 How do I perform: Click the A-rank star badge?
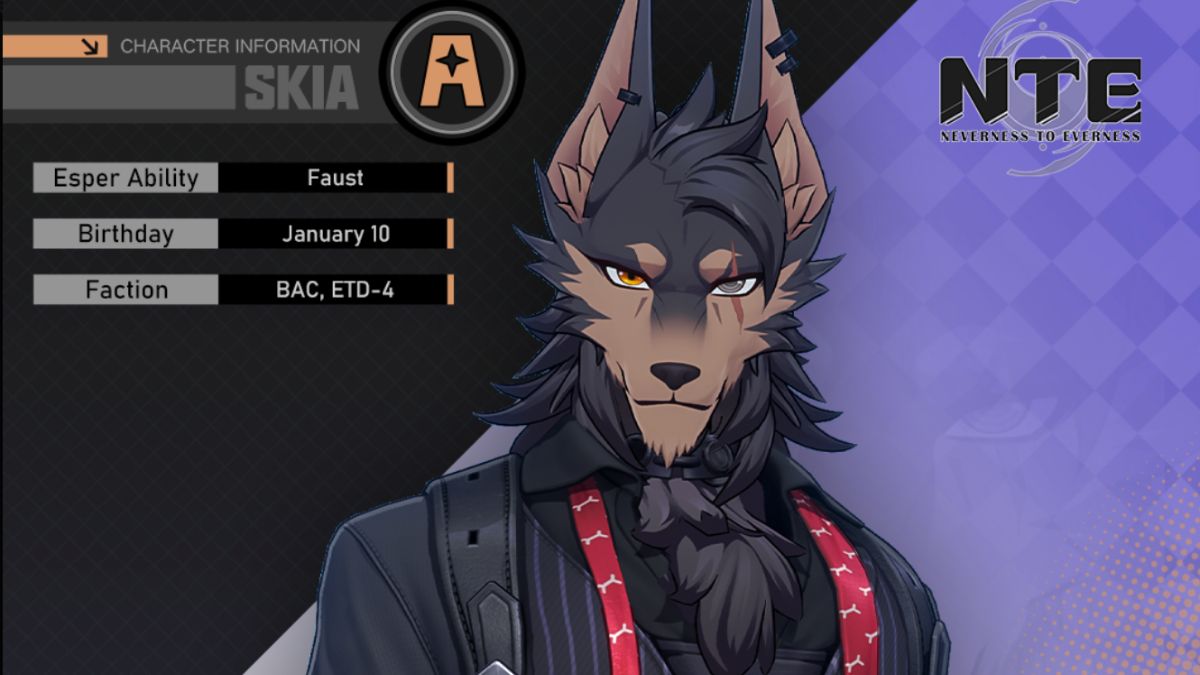pos(451,74)
